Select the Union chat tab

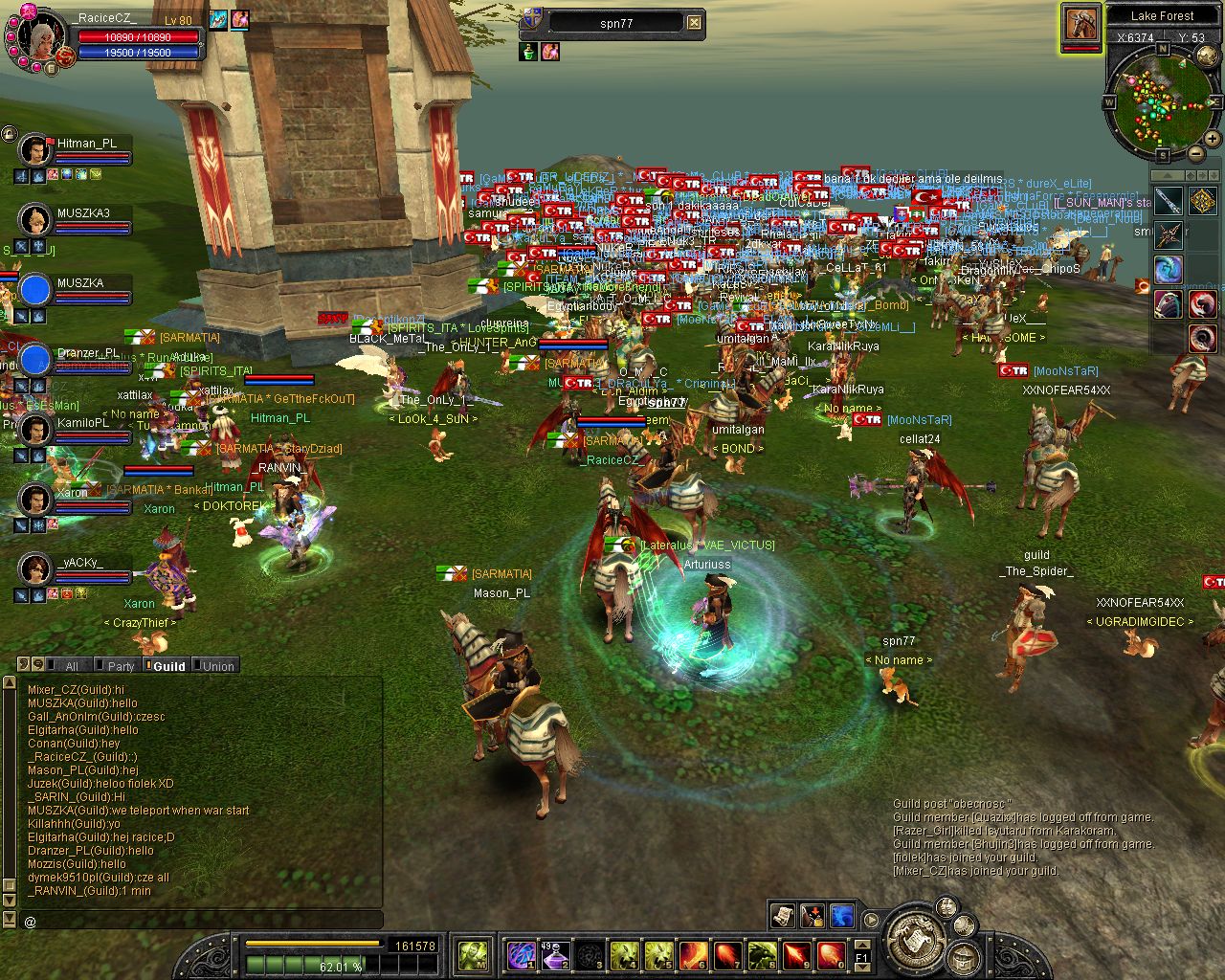click(217, 666)
